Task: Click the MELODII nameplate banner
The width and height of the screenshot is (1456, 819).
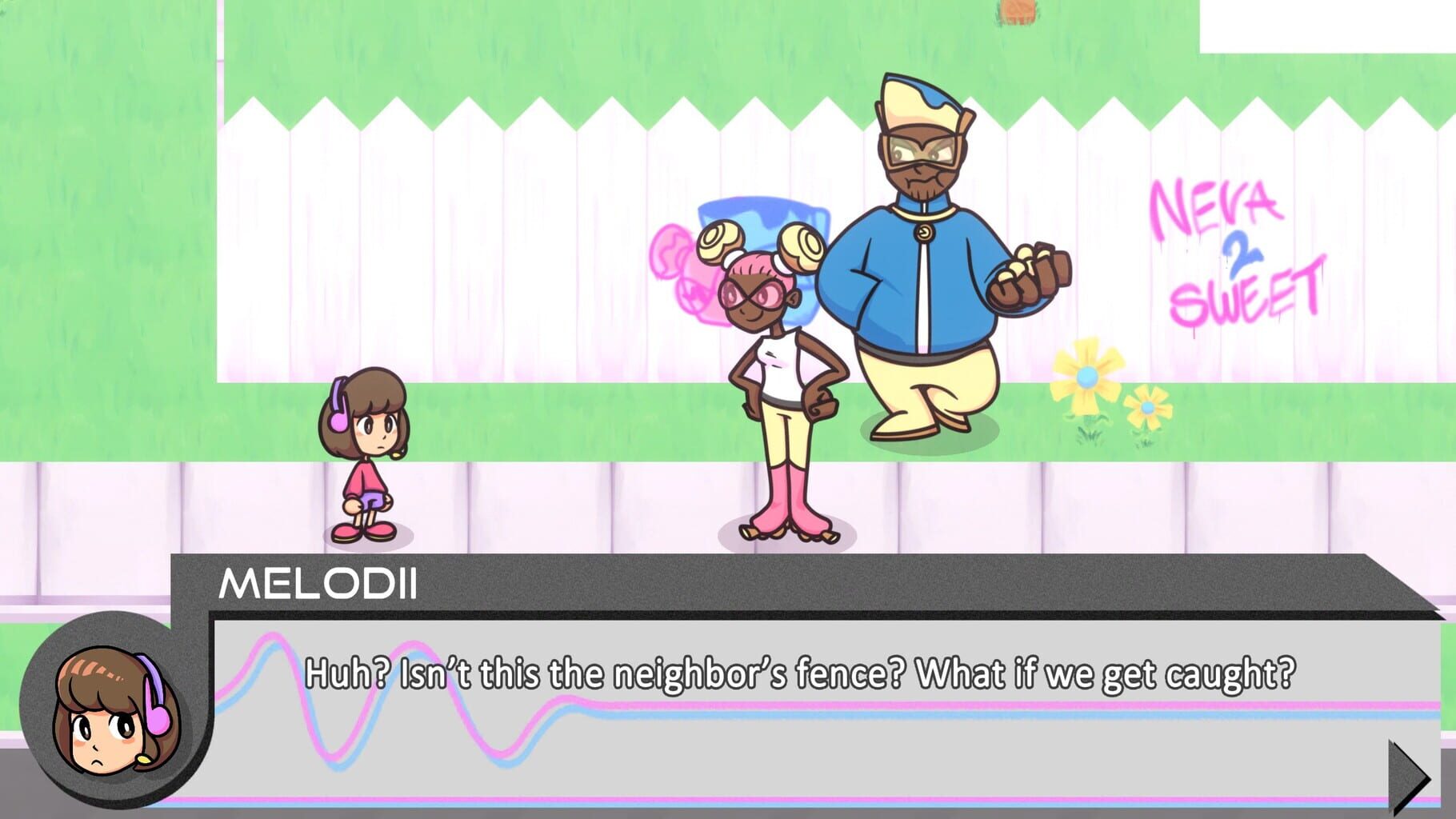Action: point(320,586)
